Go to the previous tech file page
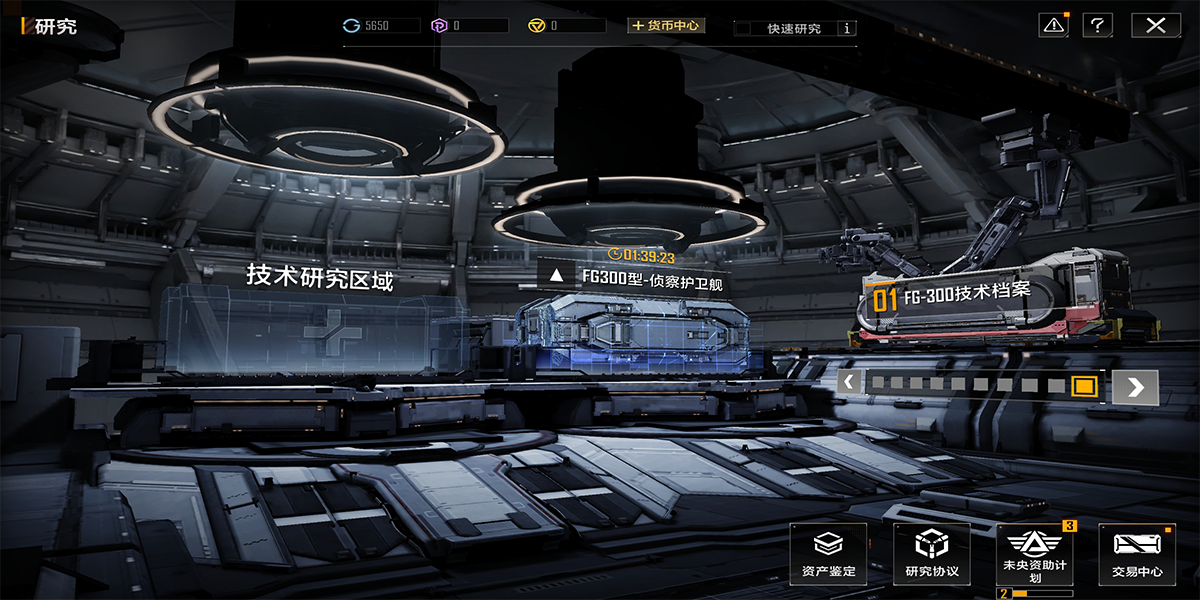The width and height of the screenshot is (1200, 600). coord(849,382)
